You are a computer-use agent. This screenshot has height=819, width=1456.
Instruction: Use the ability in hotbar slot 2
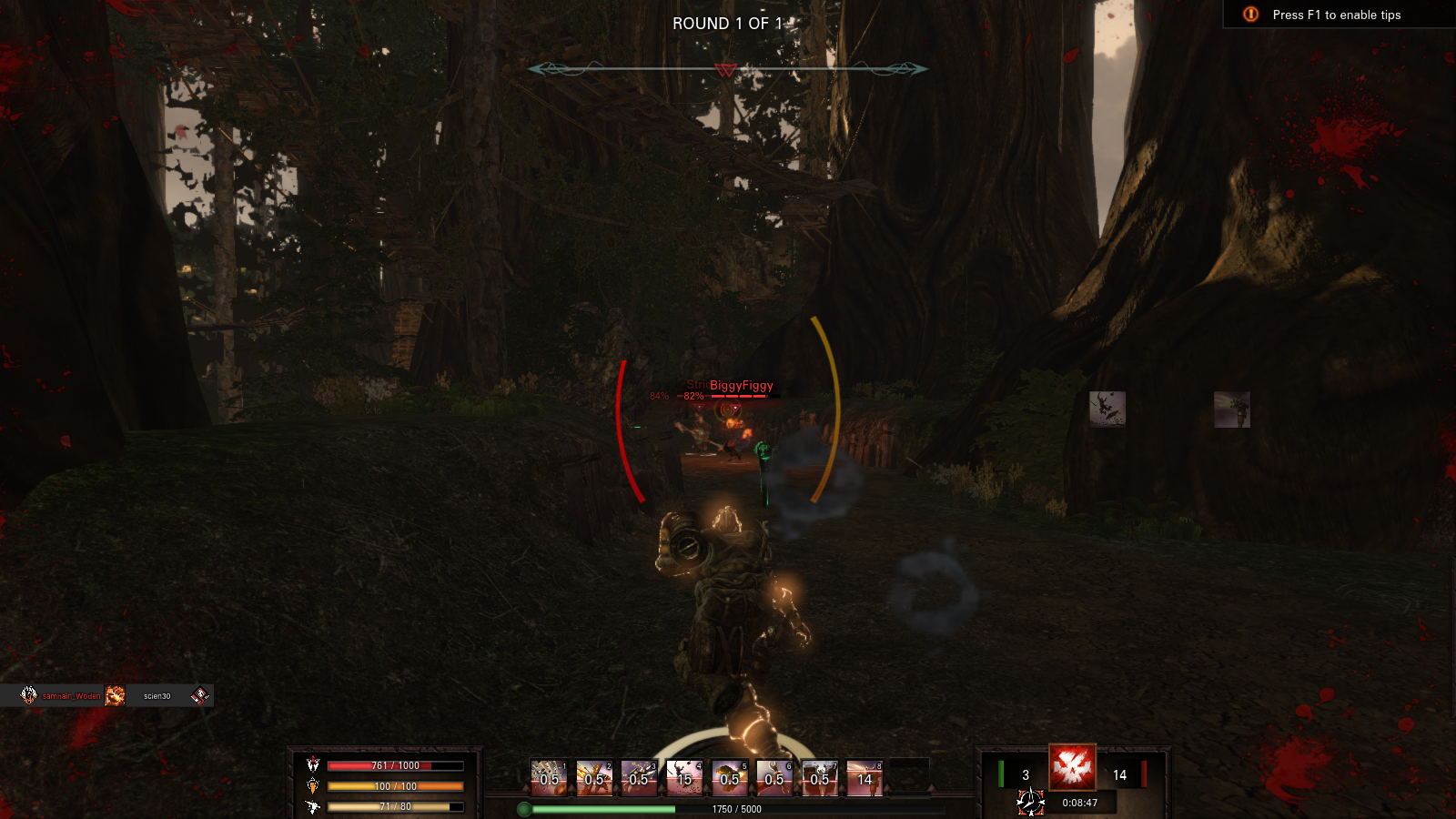pos(594,778)
